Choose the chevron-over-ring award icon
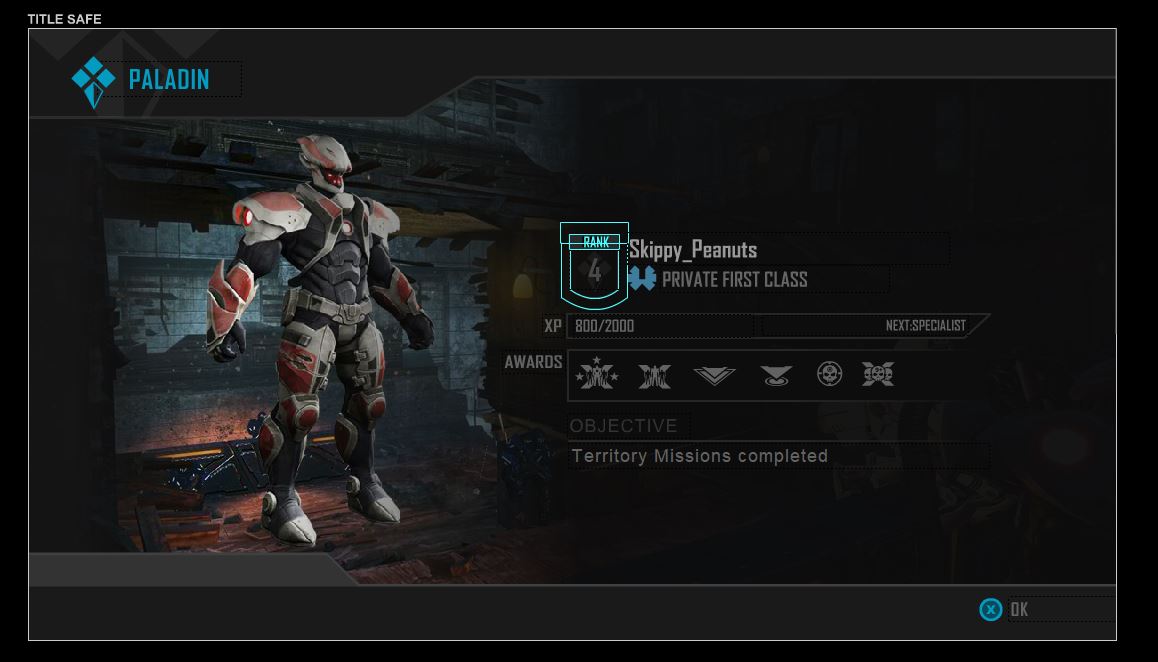 coord(775,375)
